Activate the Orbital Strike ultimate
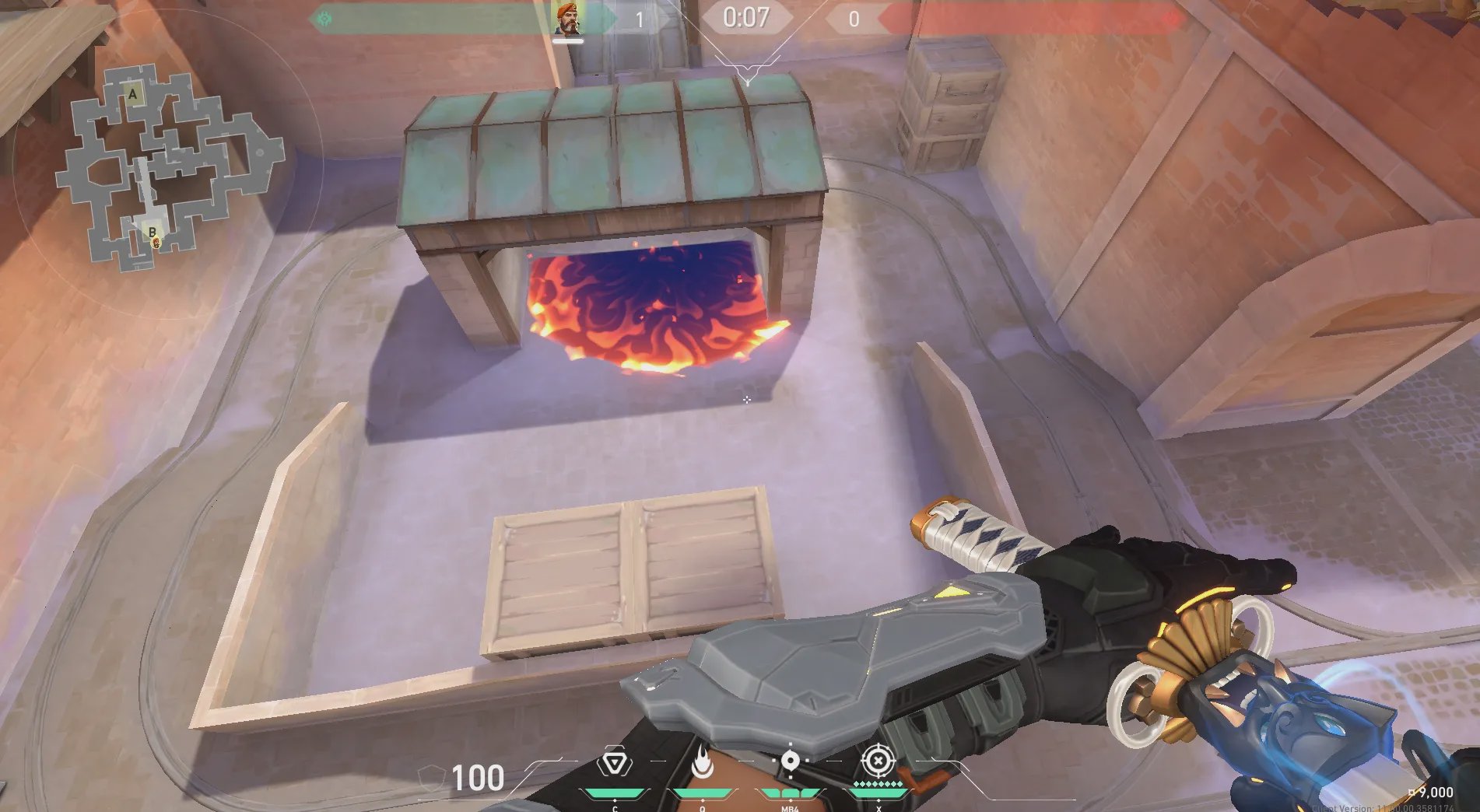Image resolution: width=1480 pixels, height=812 pixels. tap(878, 762)
